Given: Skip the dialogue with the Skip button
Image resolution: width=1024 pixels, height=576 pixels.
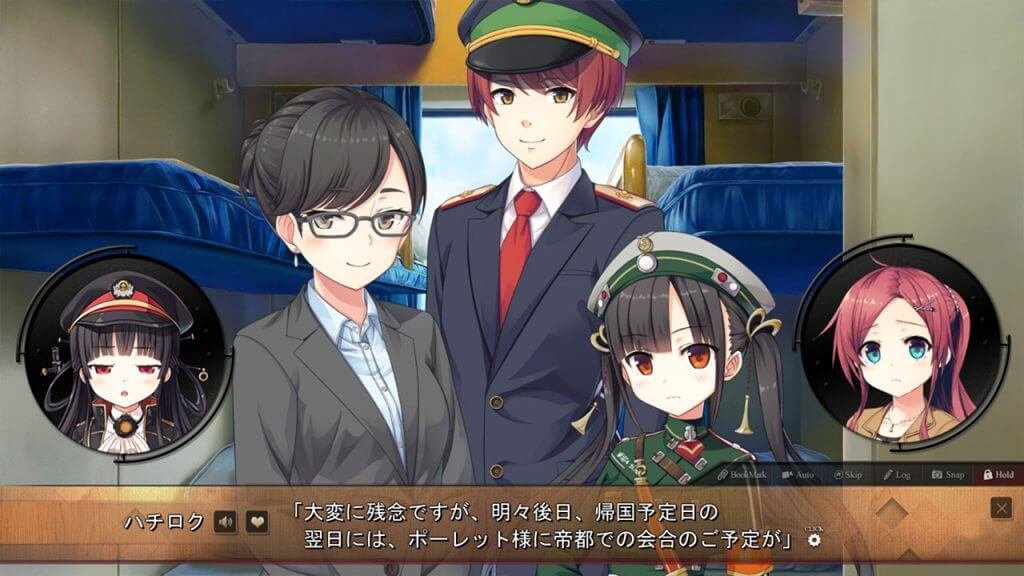Looking at the screenshot, I should pos(846,474).
